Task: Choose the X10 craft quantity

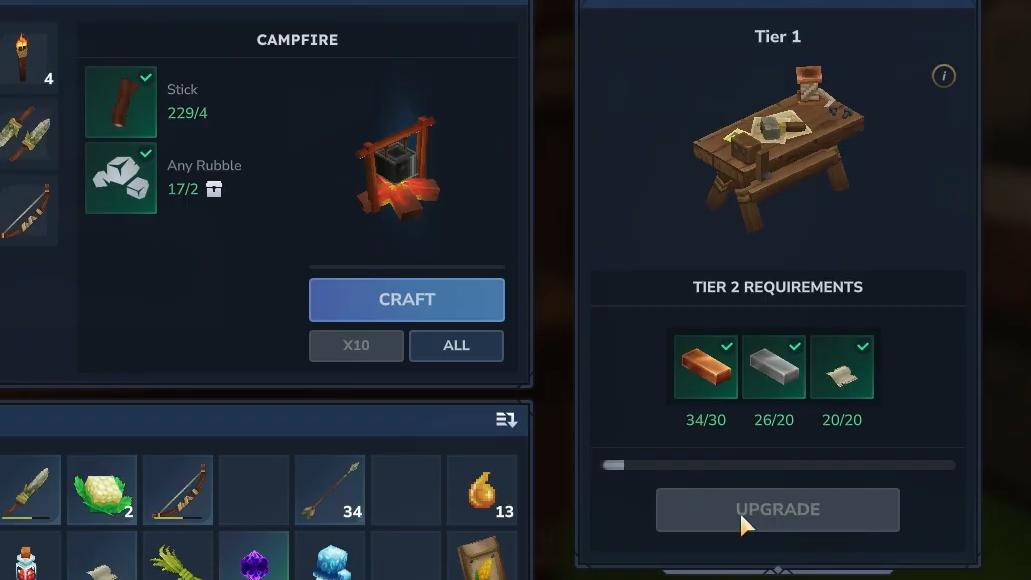Action: [x=356, y=346]
